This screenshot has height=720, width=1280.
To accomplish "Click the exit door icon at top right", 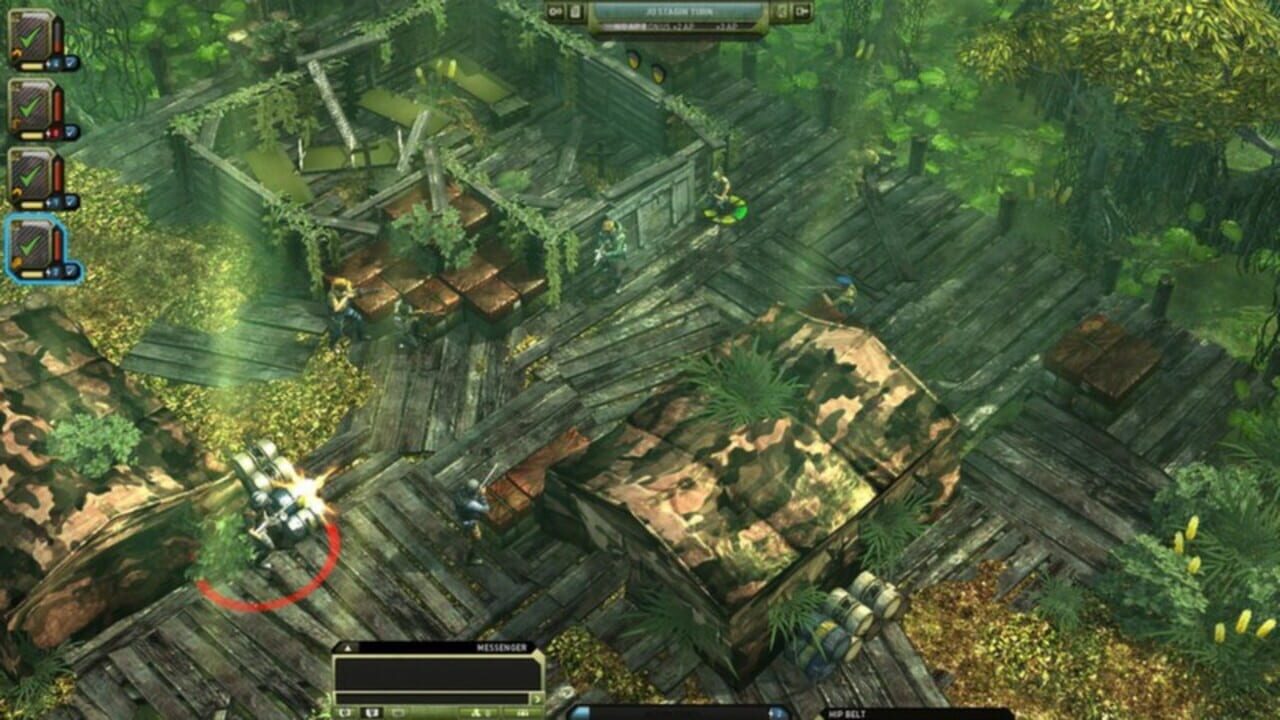I will click(x=802, y=12).
